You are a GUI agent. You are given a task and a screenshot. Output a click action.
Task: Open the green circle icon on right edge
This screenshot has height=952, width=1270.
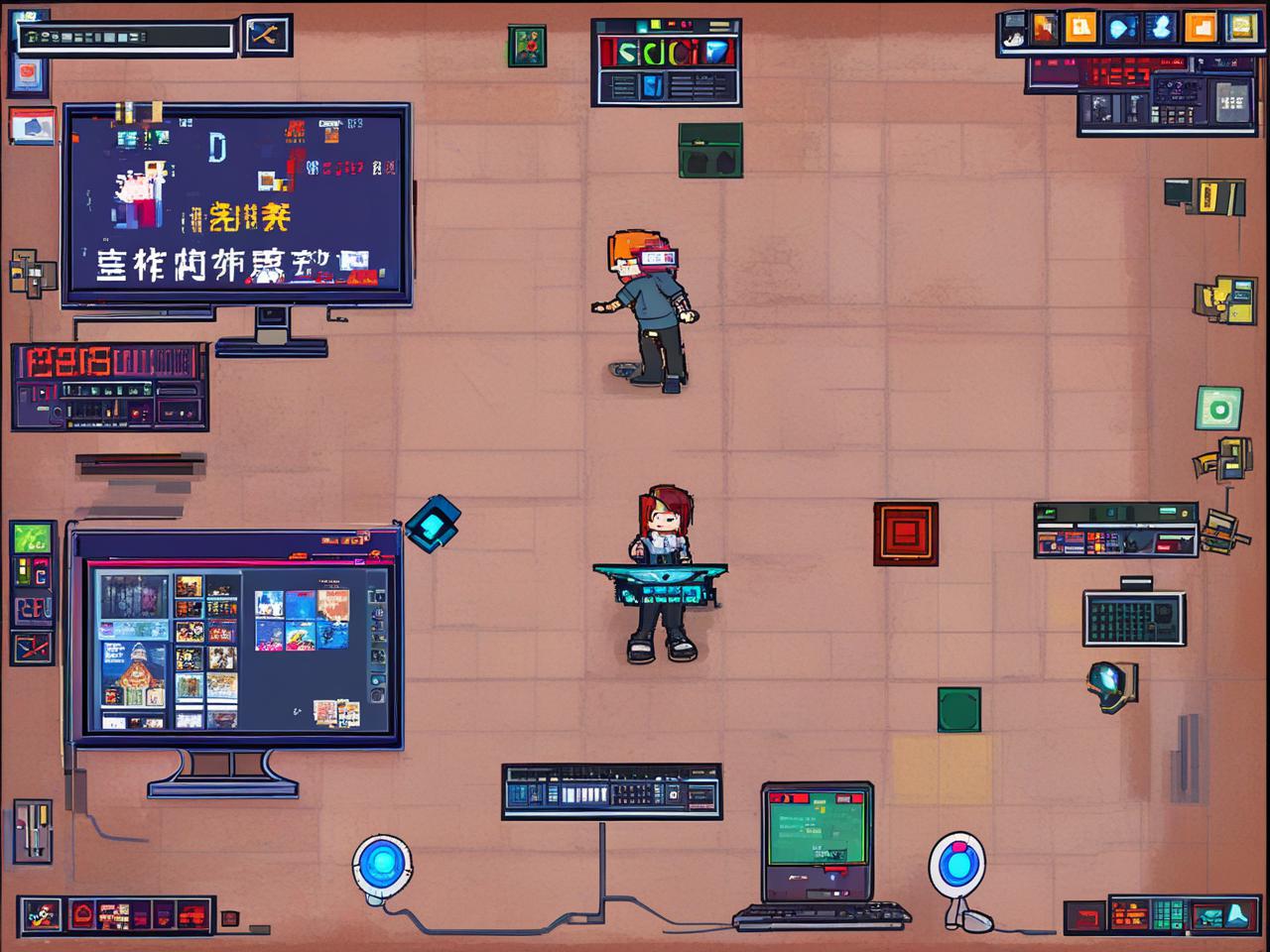click(x=1218, y=409)
